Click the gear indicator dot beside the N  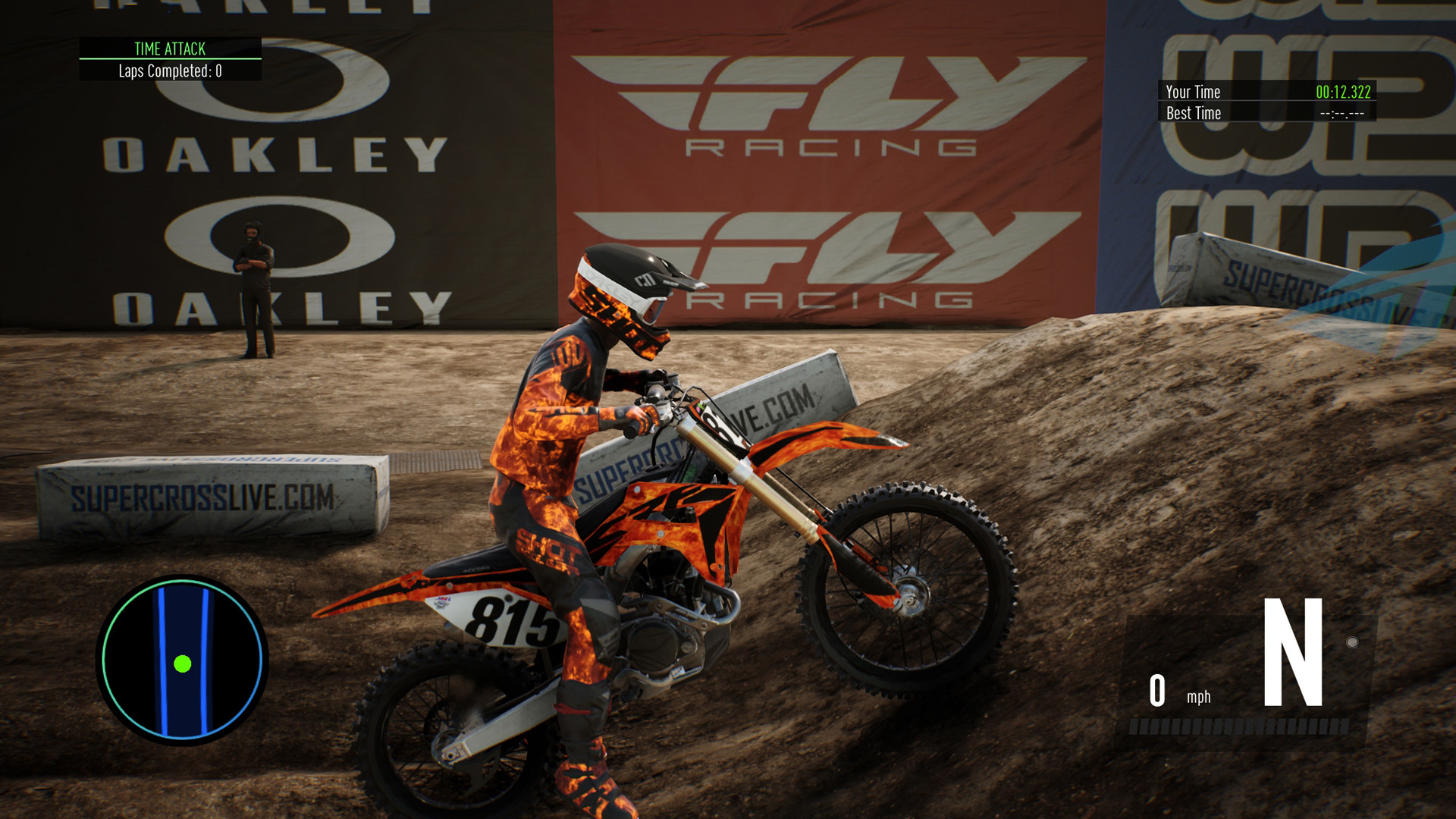click(1353, 642)
